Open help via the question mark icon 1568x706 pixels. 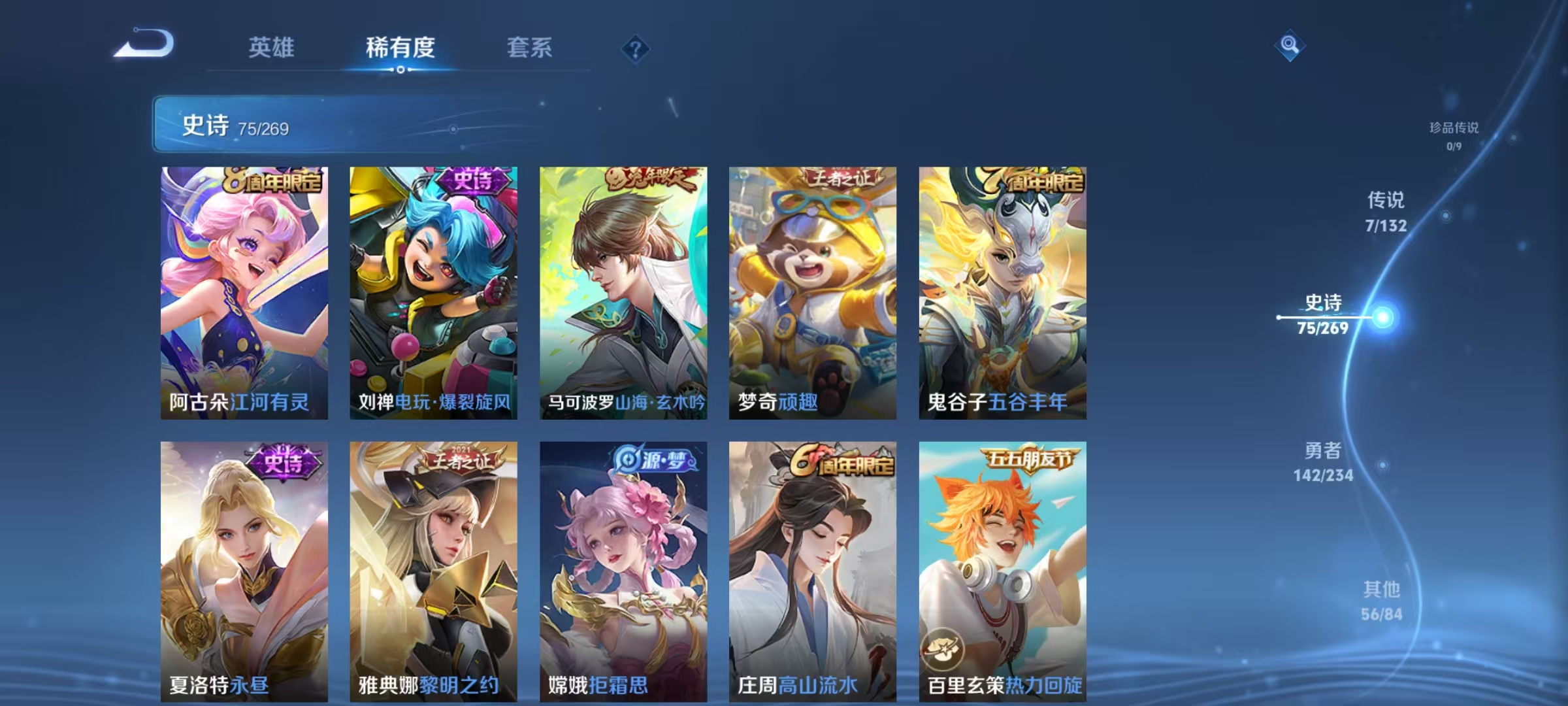(x=636, y=48)
